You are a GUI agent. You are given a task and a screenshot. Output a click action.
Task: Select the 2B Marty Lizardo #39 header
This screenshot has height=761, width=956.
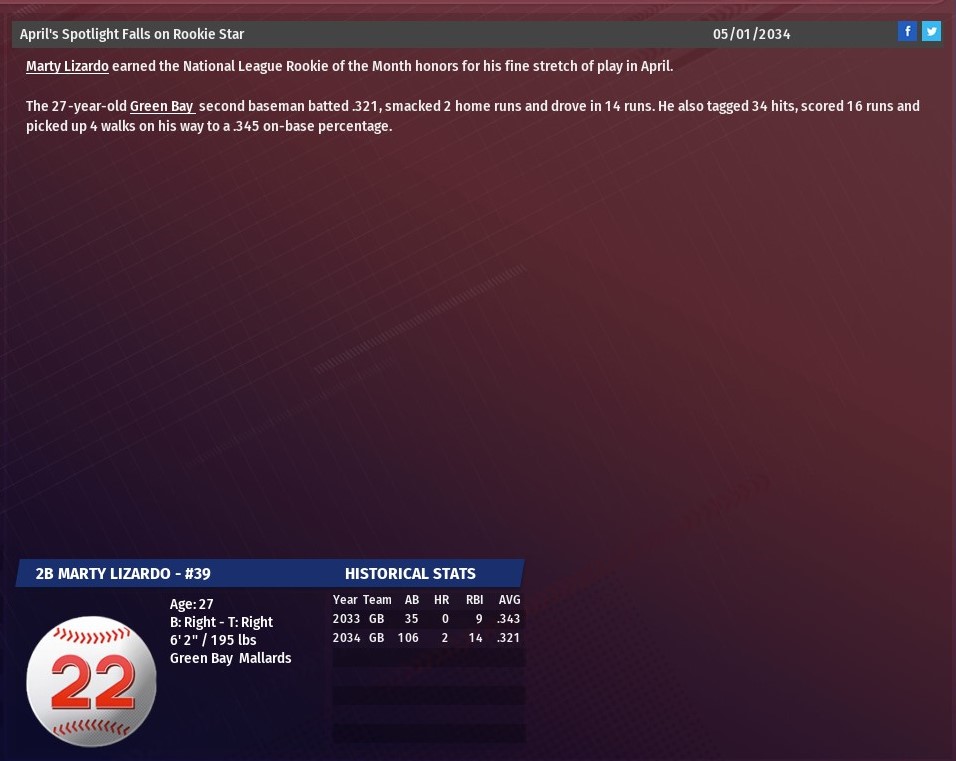coord(123,573)
